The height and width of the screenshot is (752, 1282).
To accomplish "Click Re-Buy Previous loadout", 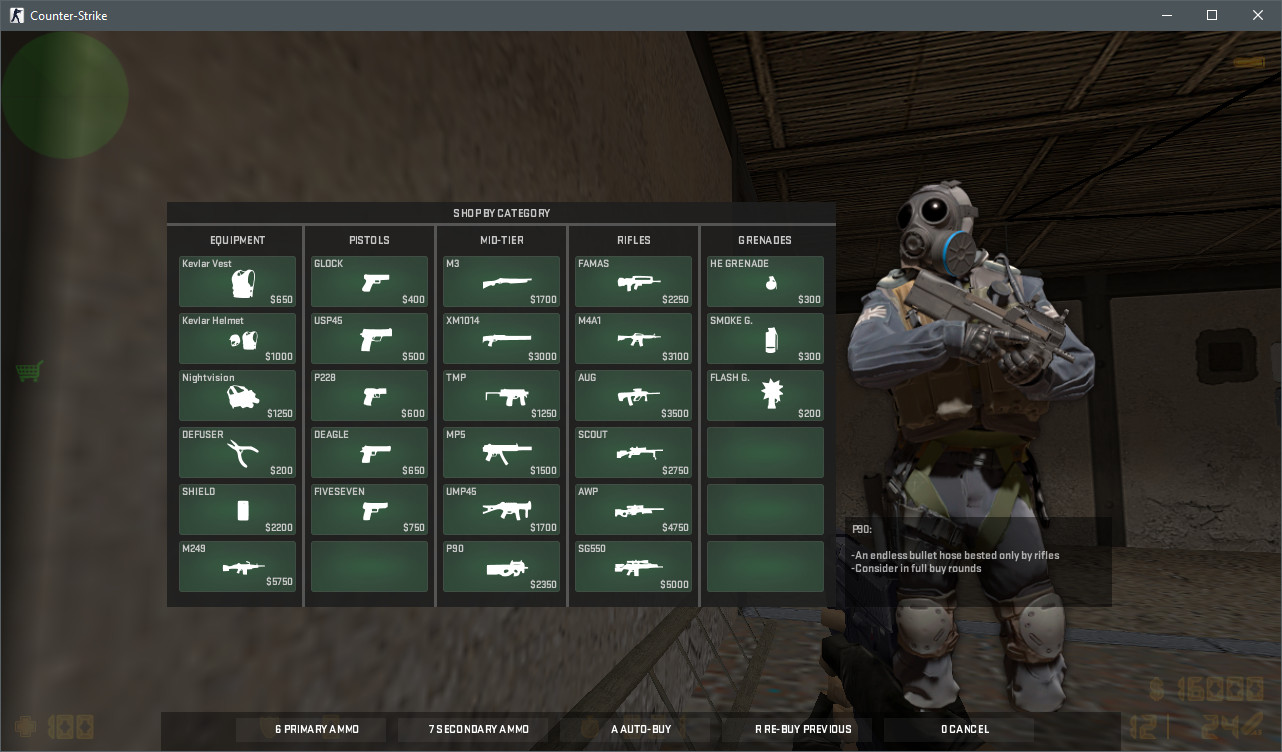I will (801, 729).
